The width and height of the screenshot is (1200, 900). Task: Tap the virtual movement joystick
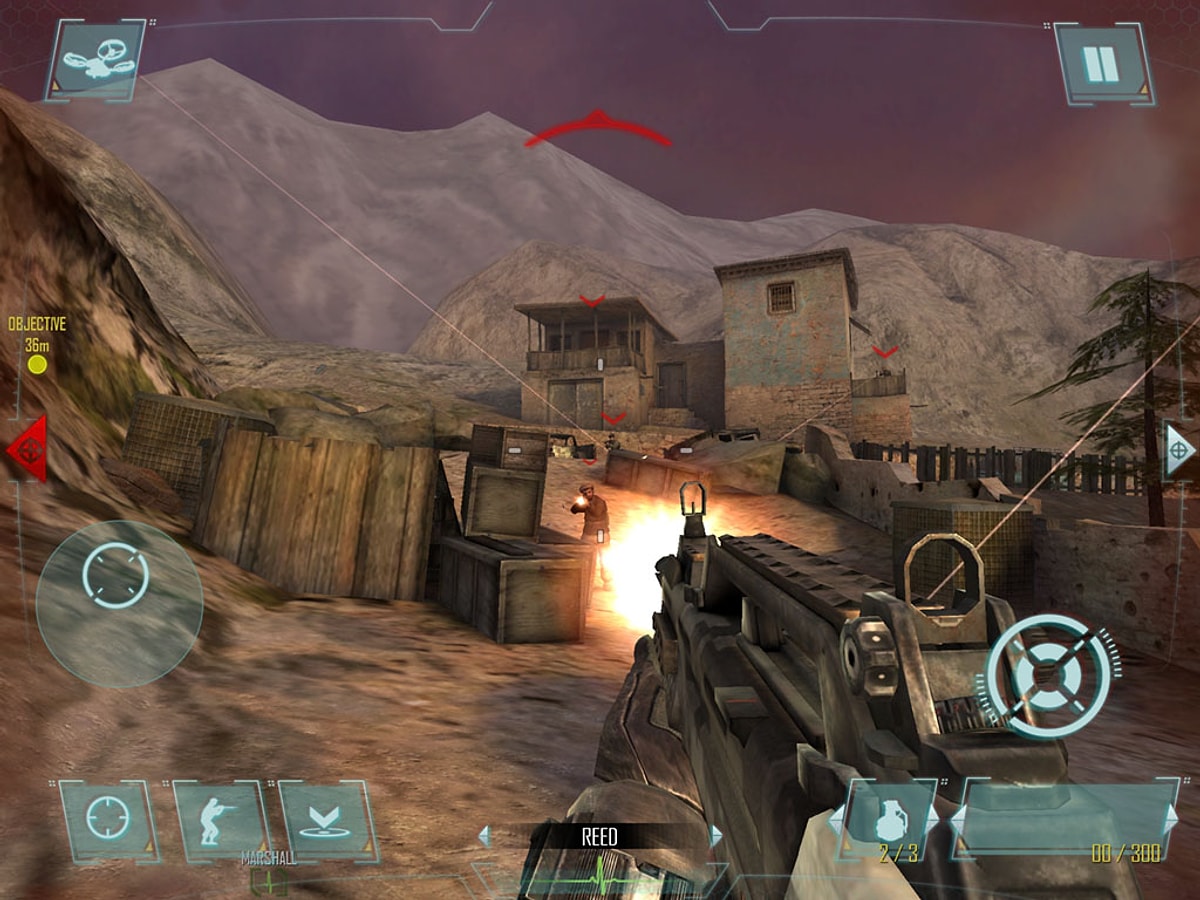pyautogui.click(x=118, y=603)
